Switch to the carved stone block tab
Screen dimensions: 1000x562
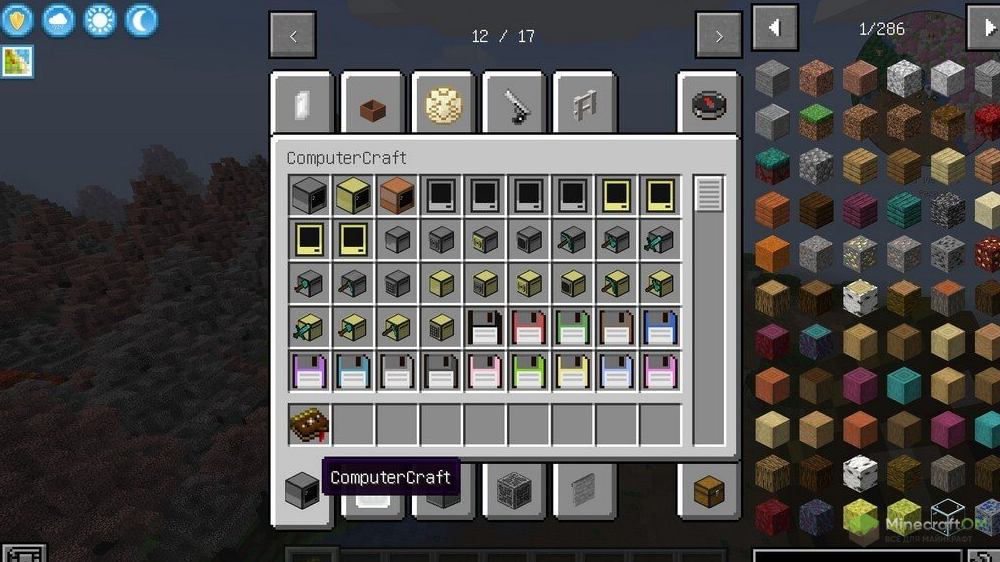pos(512,490)
